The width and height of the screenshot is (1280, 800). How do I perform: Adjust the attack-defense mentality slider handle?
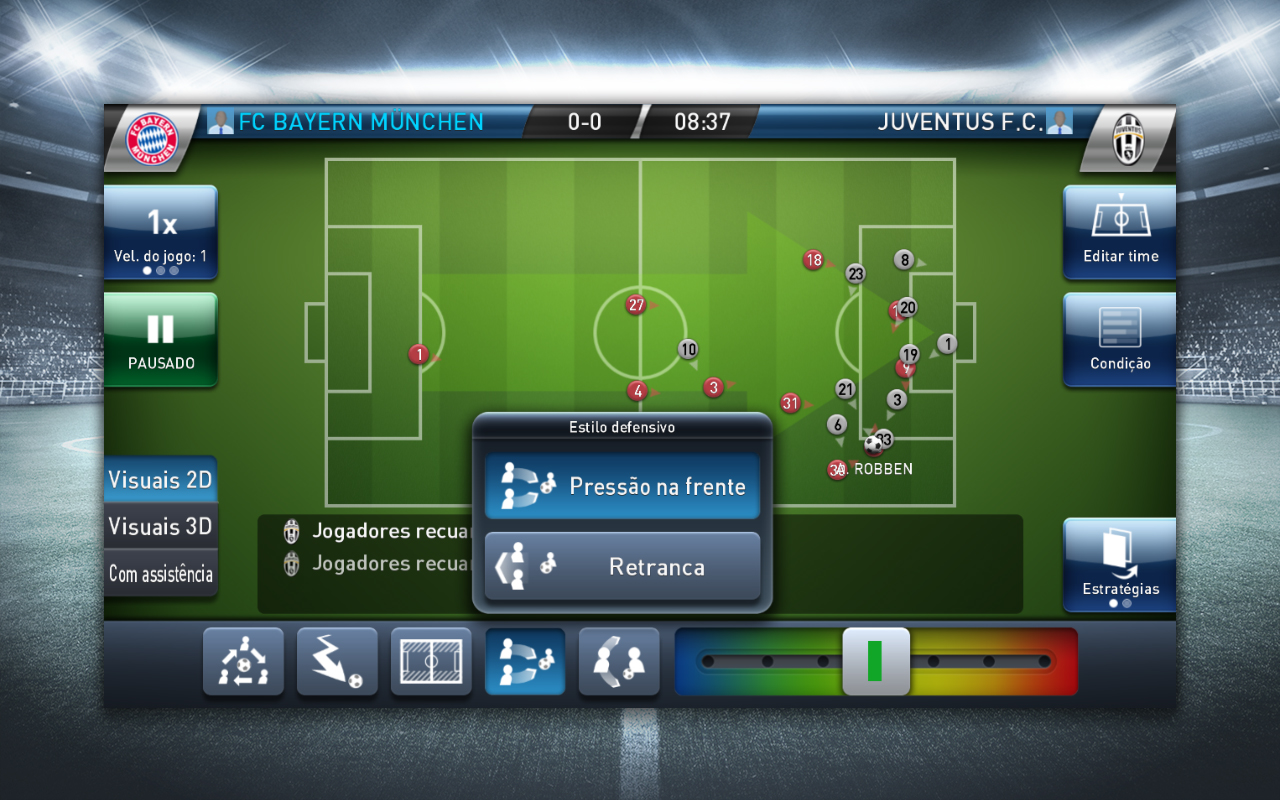pos(875,661)
